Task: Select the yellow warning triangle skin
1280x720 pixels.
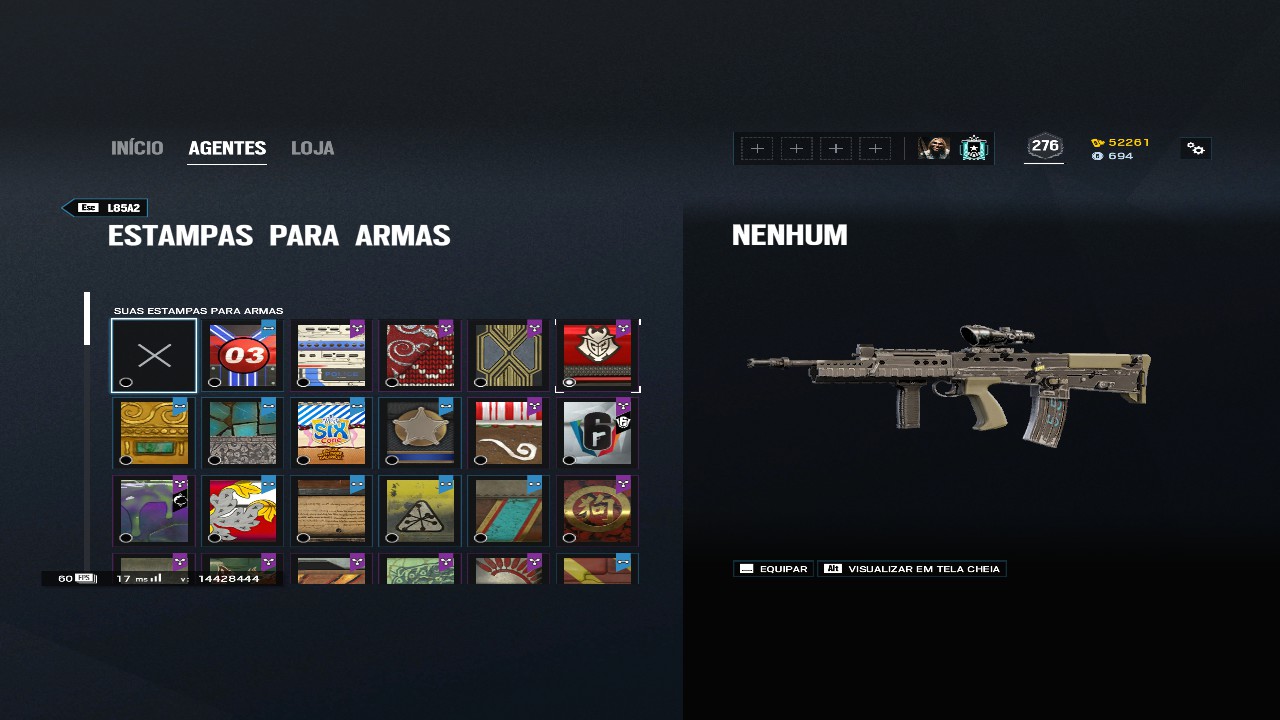Action: tap(420, 511)
